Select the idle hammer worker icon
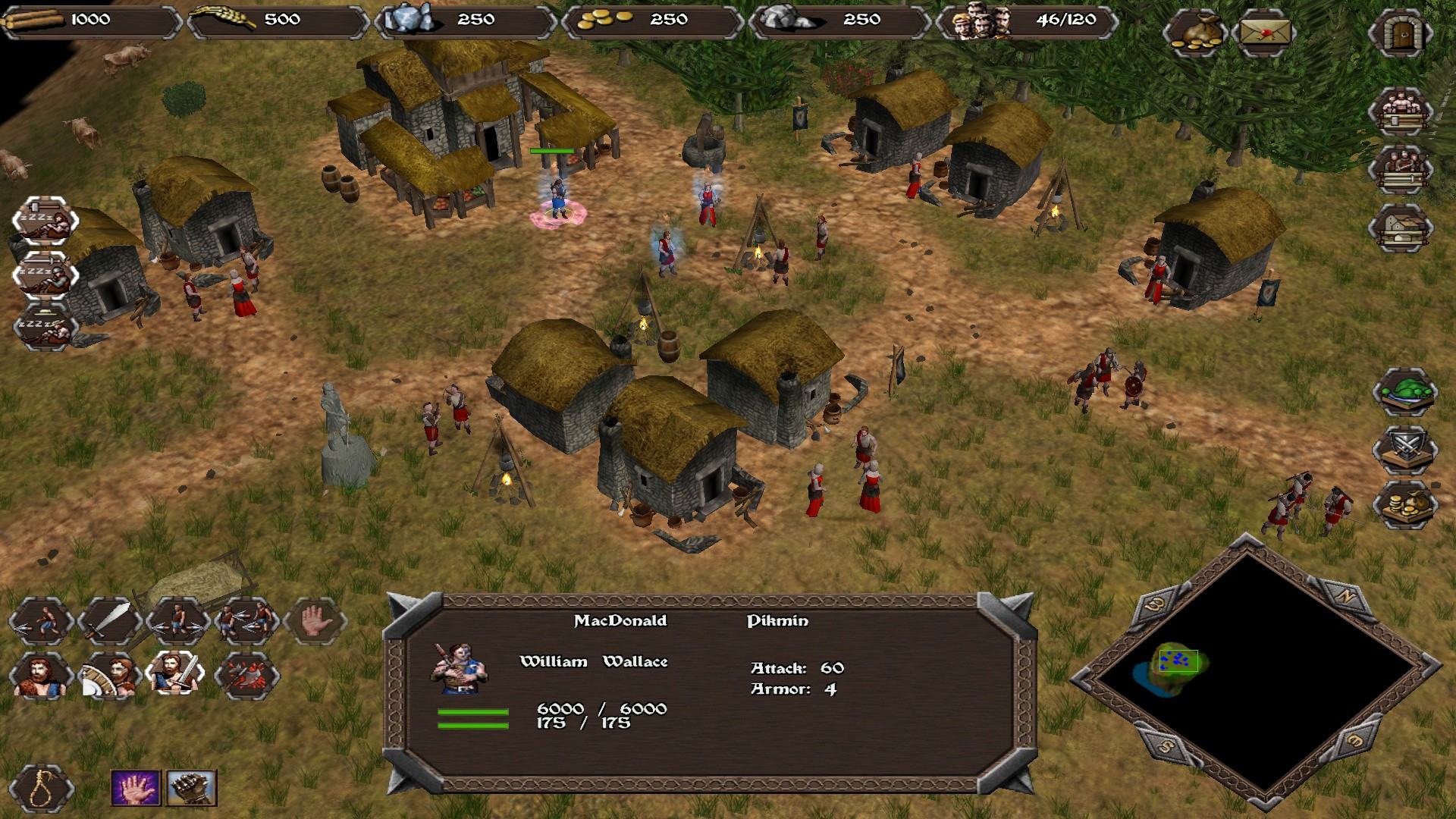The height and width of the screenshot is (819, 1456). tap(45, 219)
